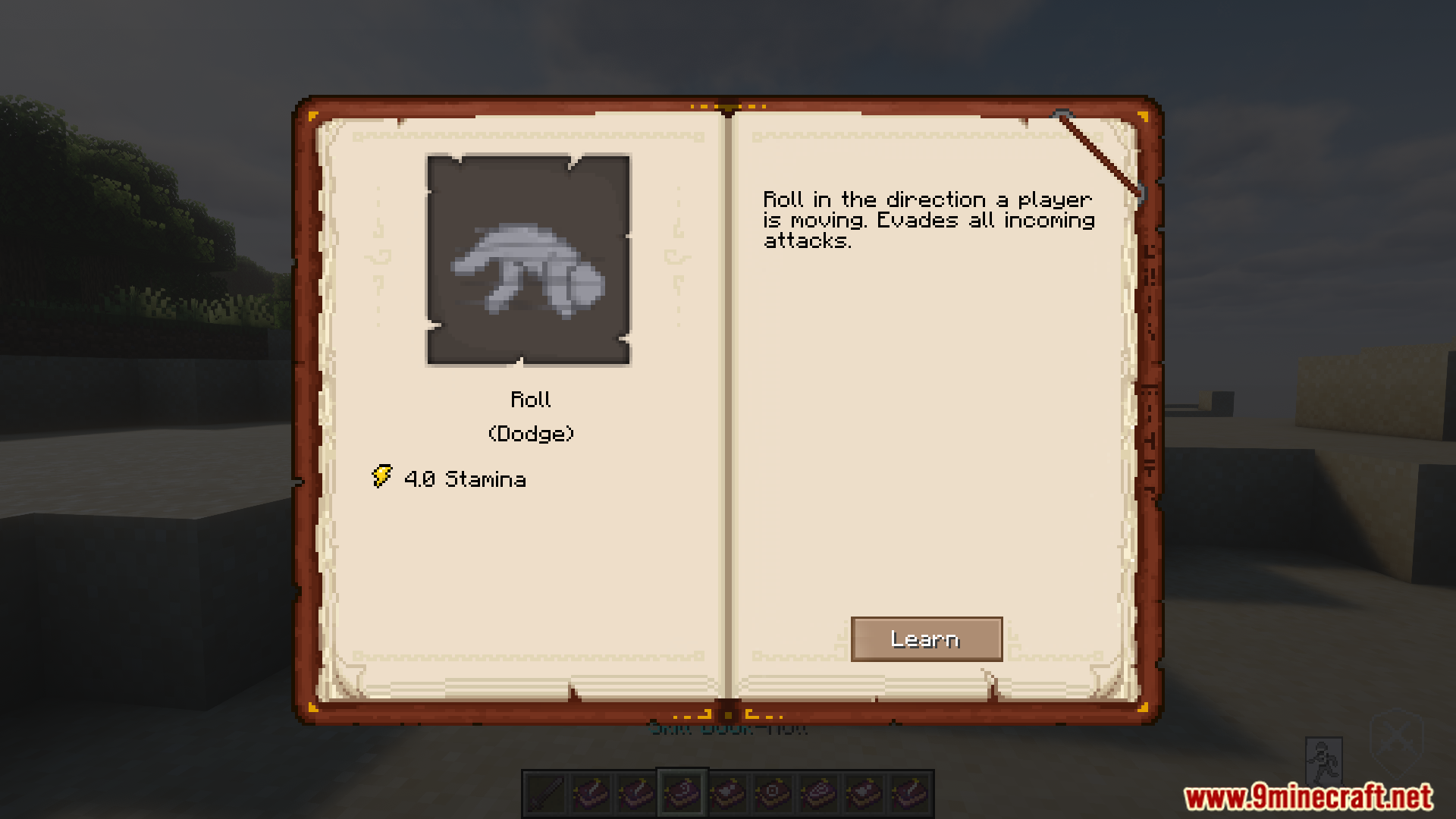The height and width of the screenshot is (819, 1456).
Task: Open the 9minecraft.net watermark link
Action: click(x=1308, y=797)
